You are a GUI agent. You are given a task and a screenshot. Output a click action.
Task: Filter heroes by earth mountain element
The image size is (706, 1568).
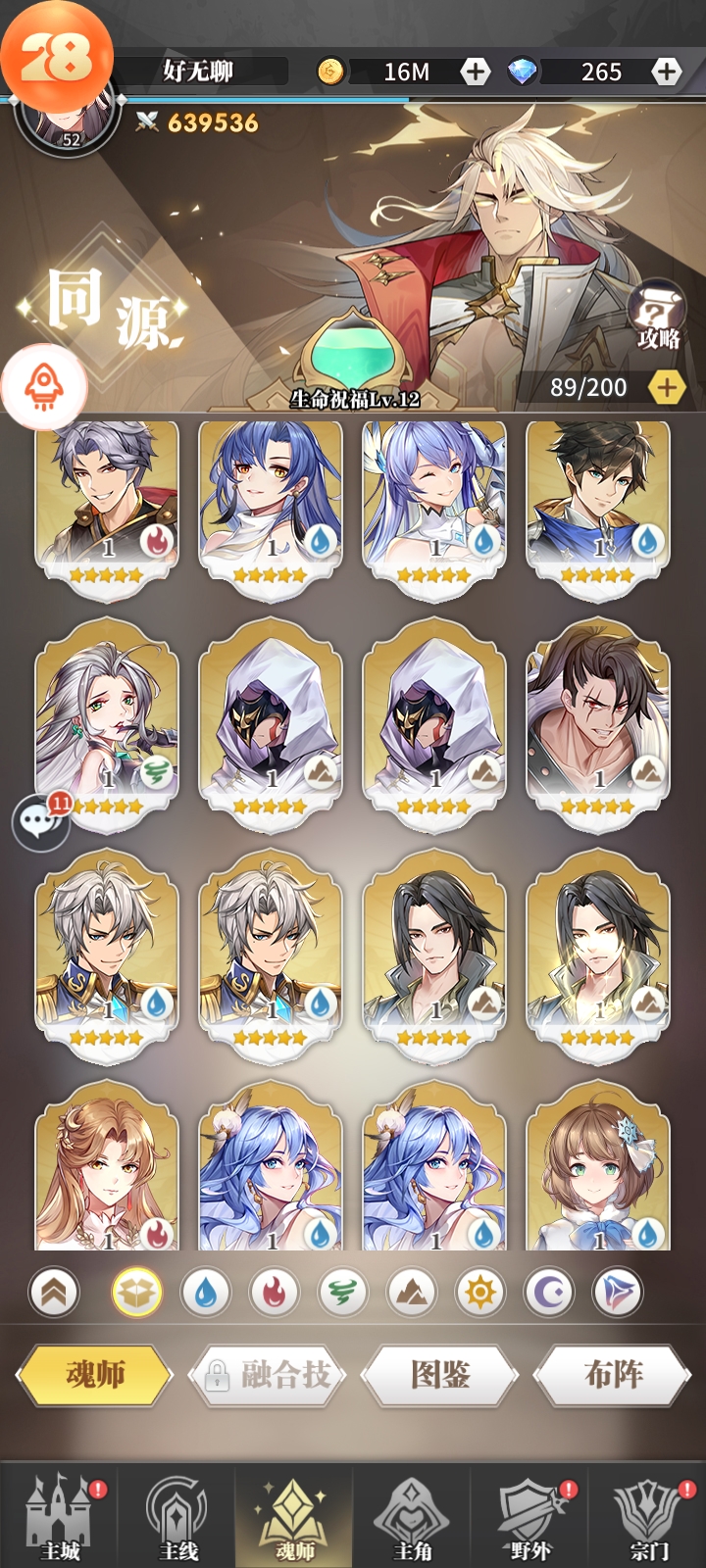point(411,1294)
